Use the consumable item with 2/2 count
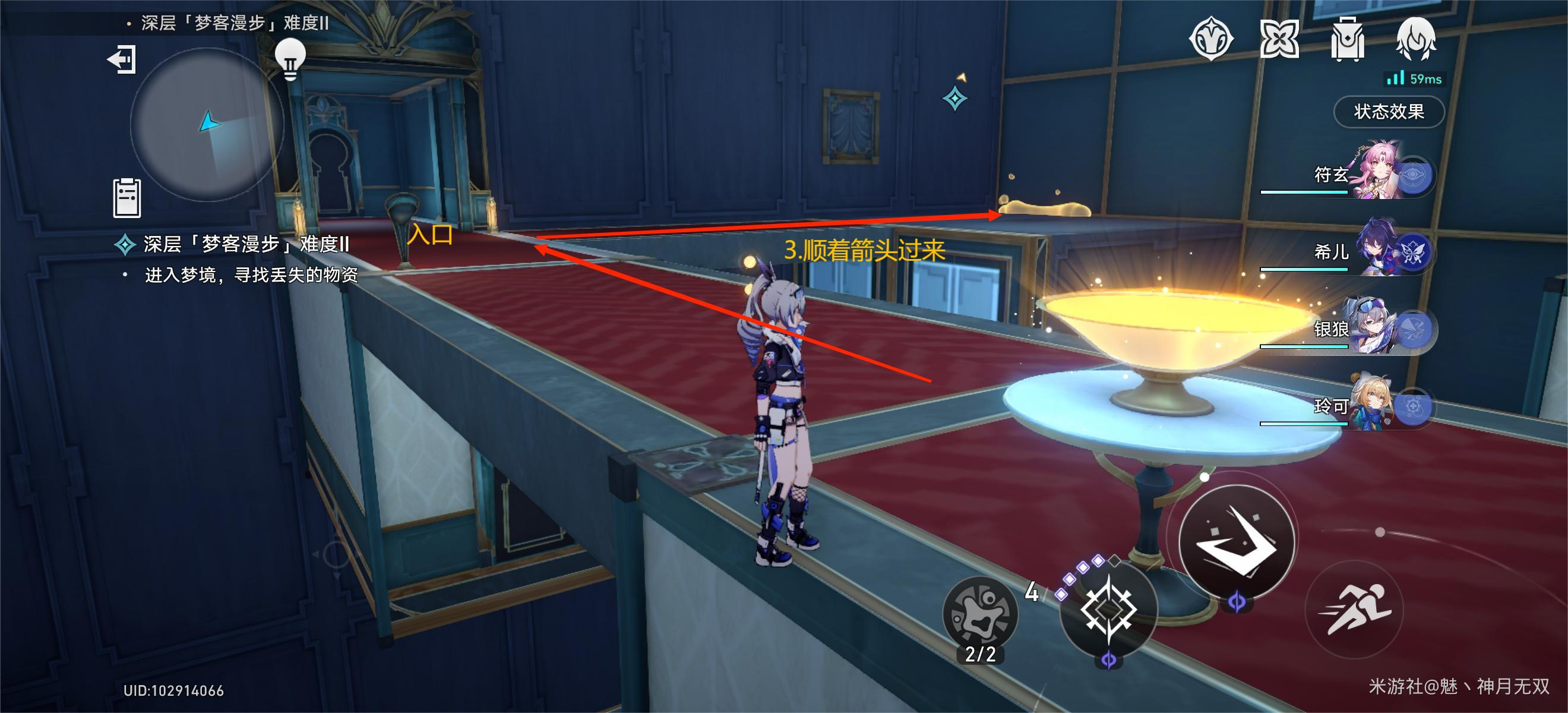 (x=980, y=615)
